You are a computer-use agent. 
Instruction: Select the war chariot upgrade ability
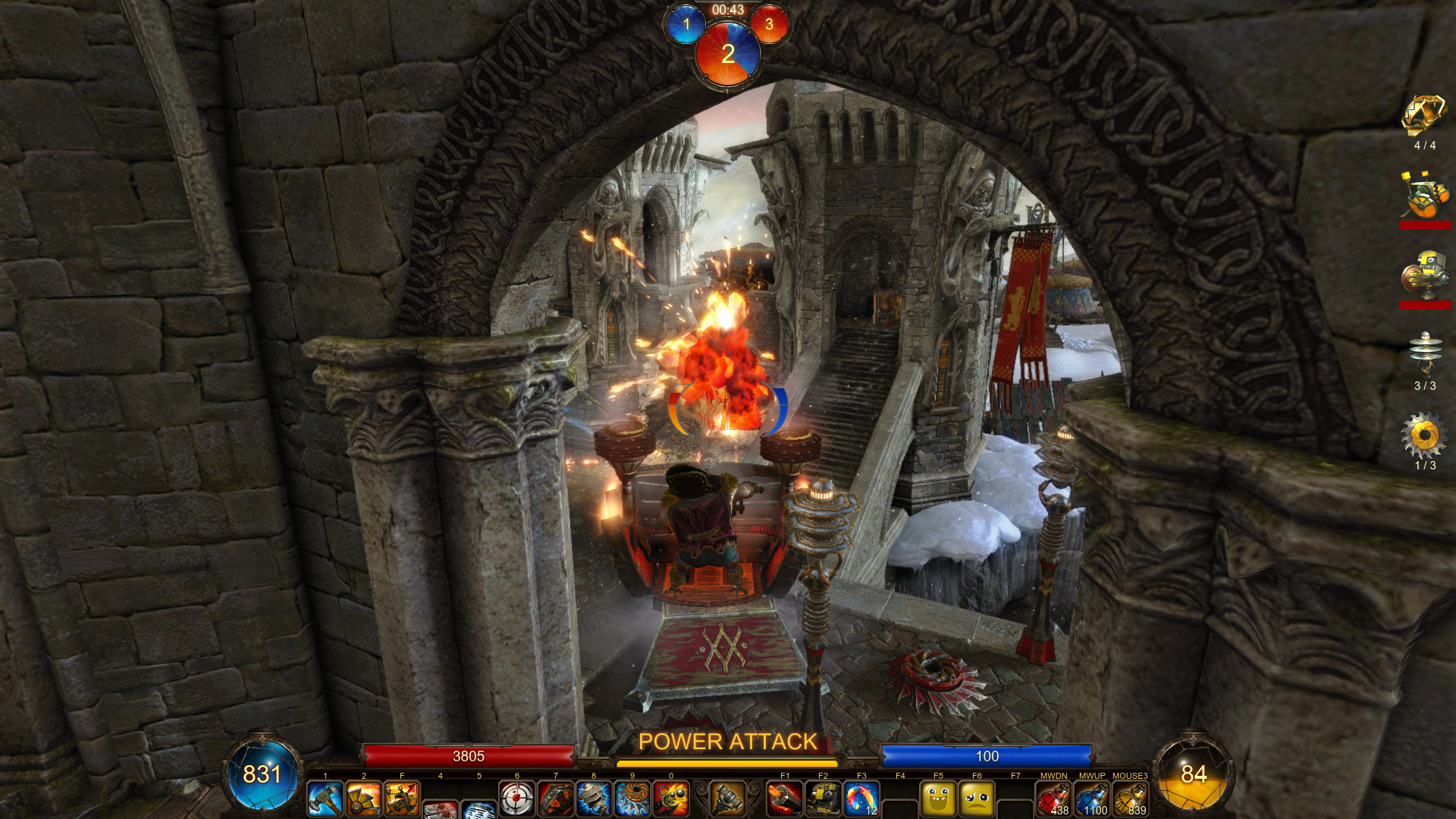402,799
